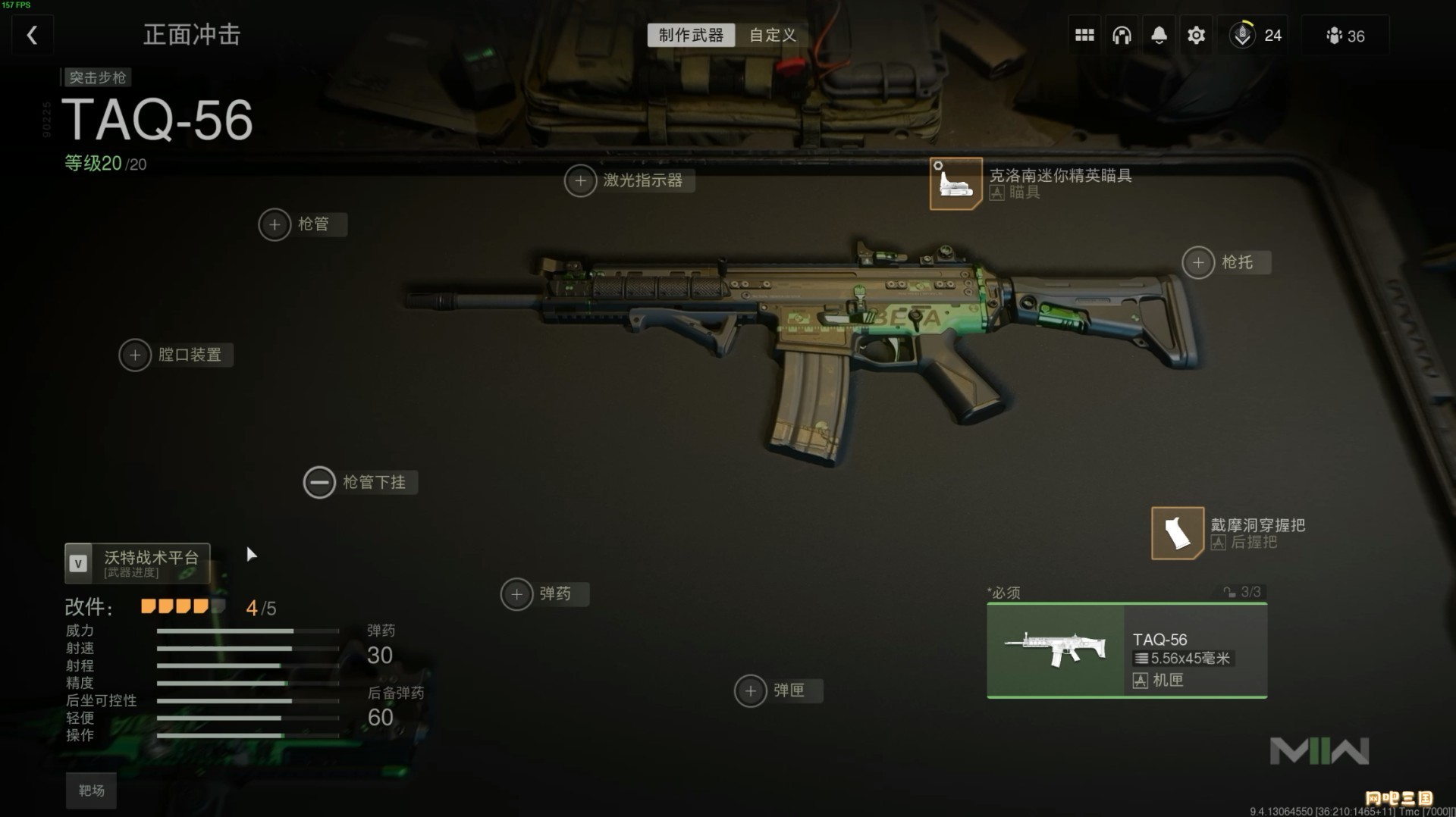Open settings with the gear icon
This screenshot has width=1456, height=817.
coord(1196,35)
